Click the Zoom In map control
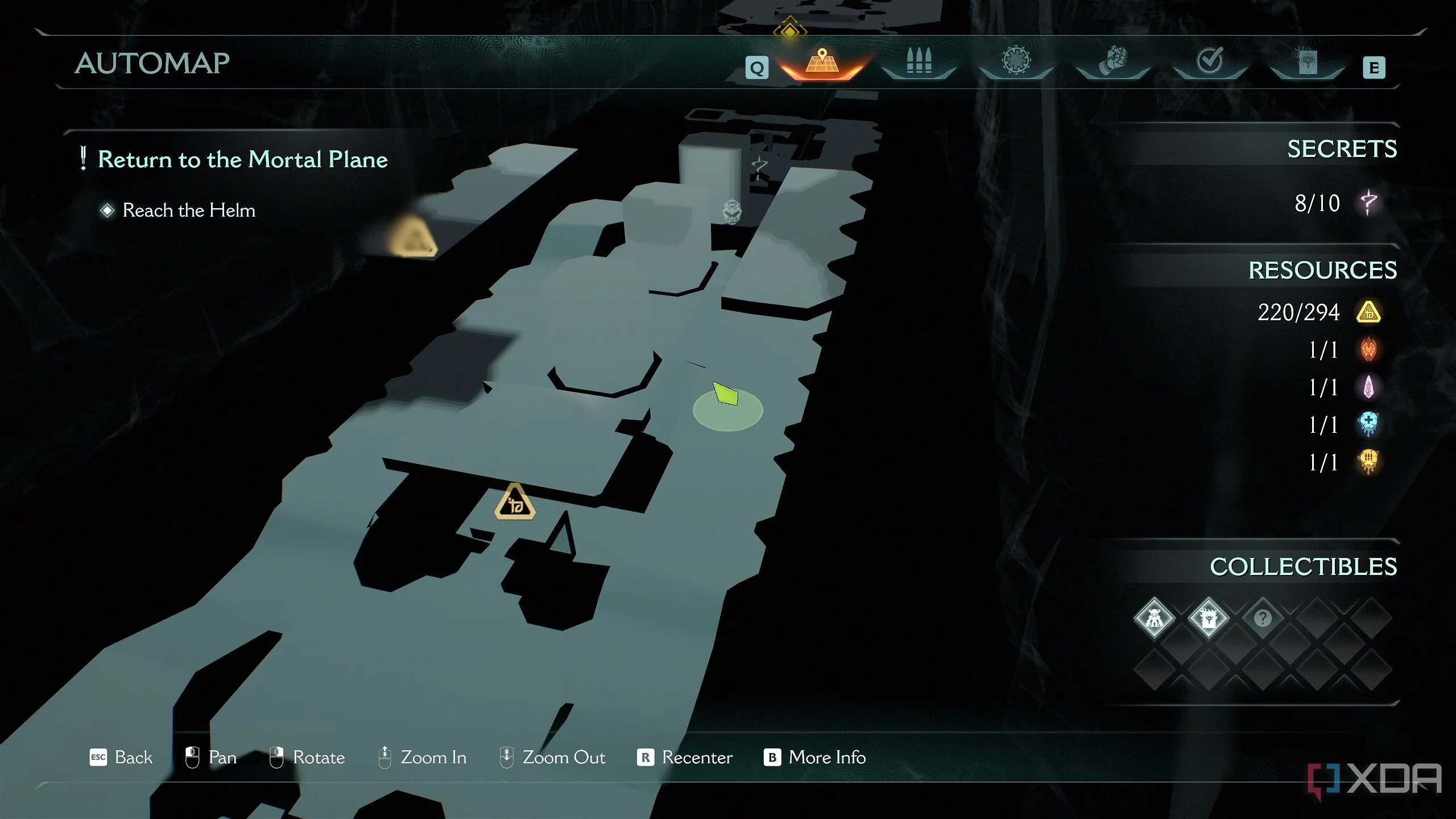This screenshot has height=819, width=1456. click(x=423, y=758)
